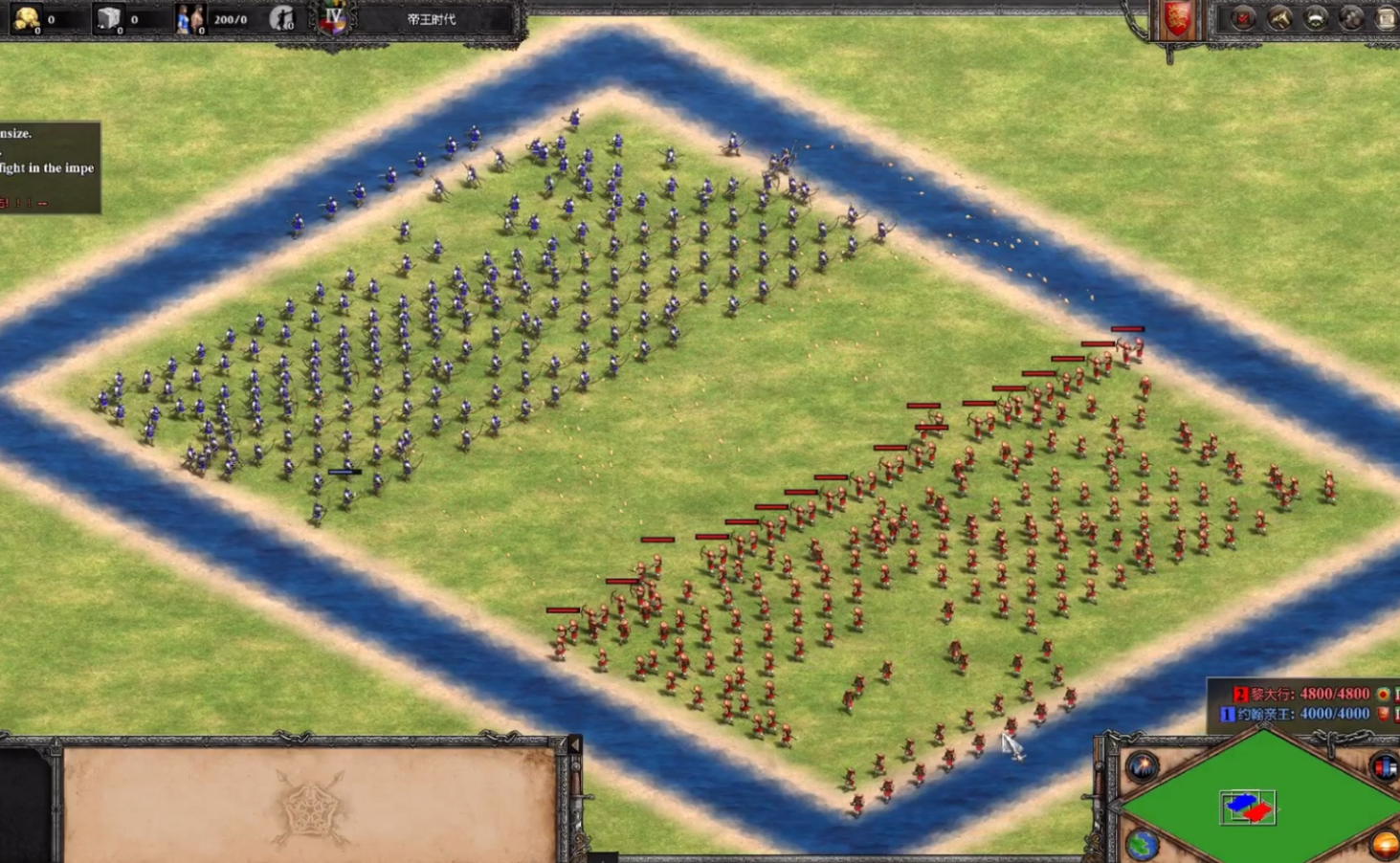Toggle the minimap globe terrain mode button
The height and width of the screenshot is (863, 1400).
pyautogui.click(x=1141, y=844)
